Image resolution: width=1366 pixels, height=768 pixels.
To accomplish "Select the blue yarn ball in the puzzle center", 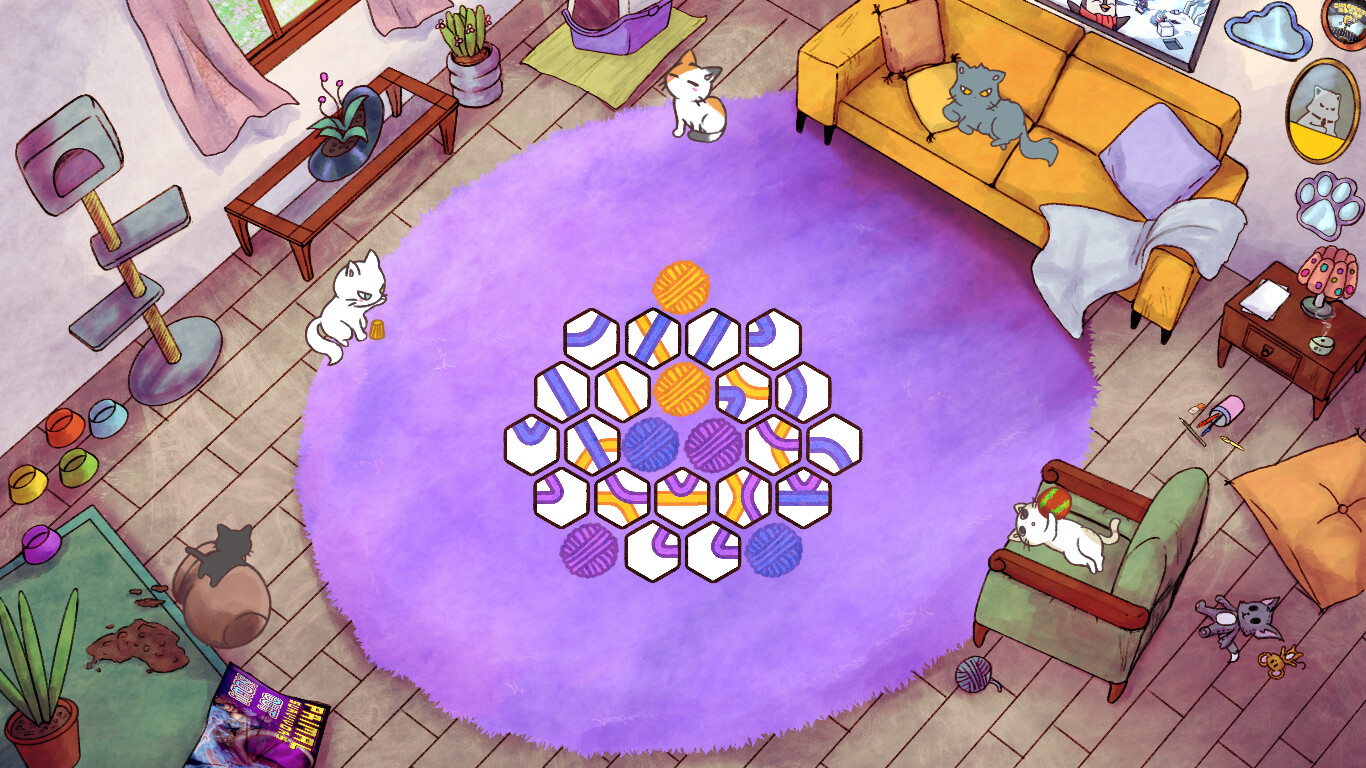I will point(648,446).
